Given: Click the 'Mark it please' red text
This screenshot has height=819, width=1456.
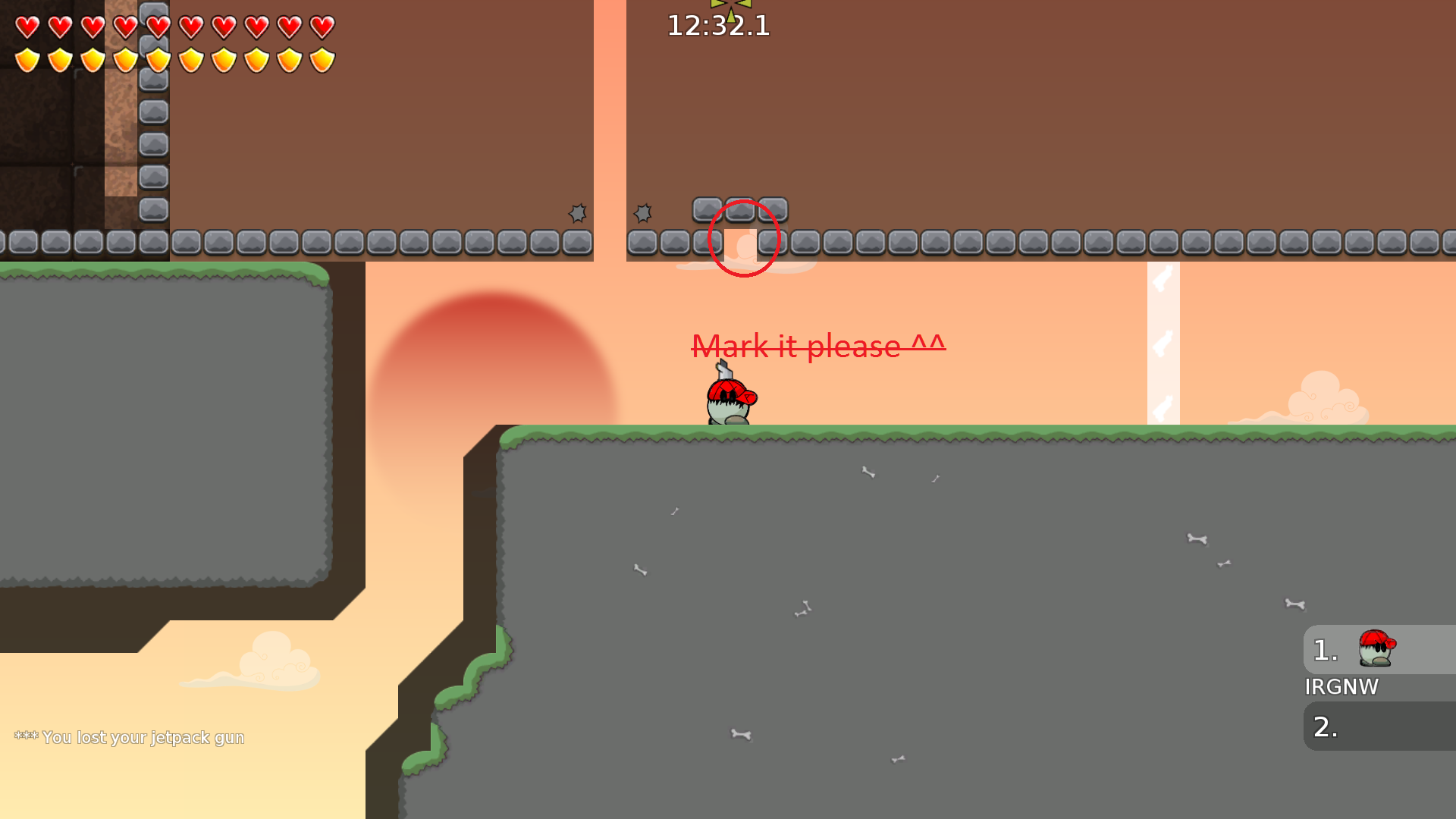Looking at the screenshot, I should tap(817, 347).
